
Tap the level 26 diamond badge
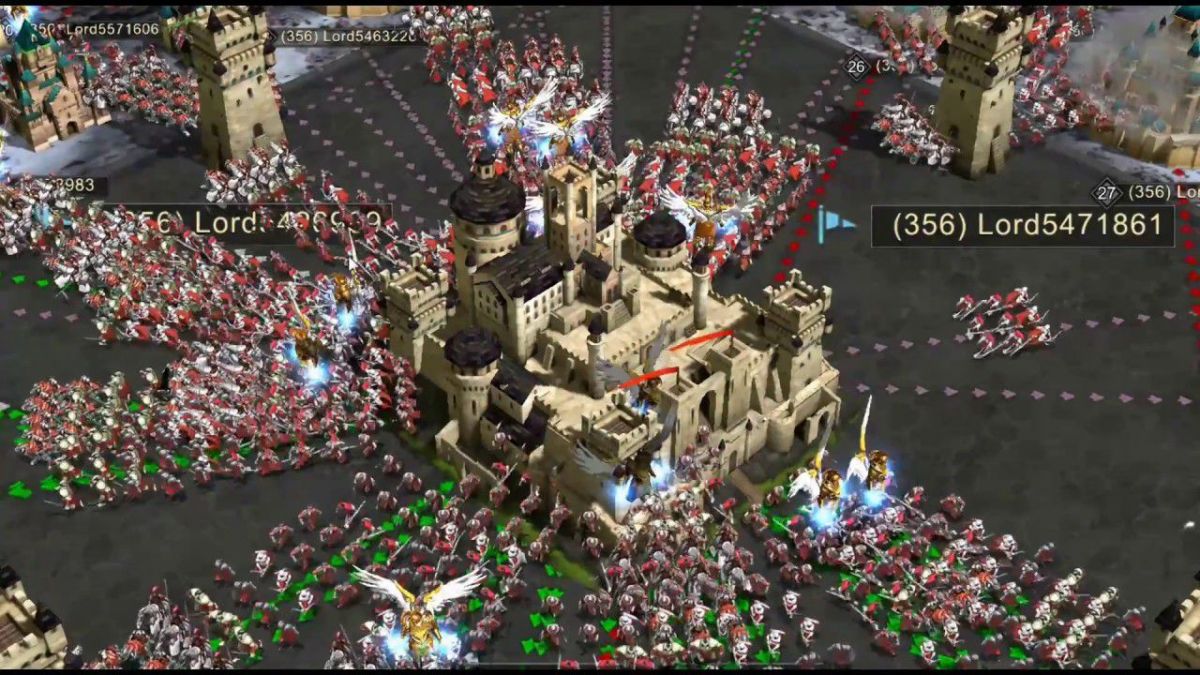pyautogui.click(x=856, y=67)
